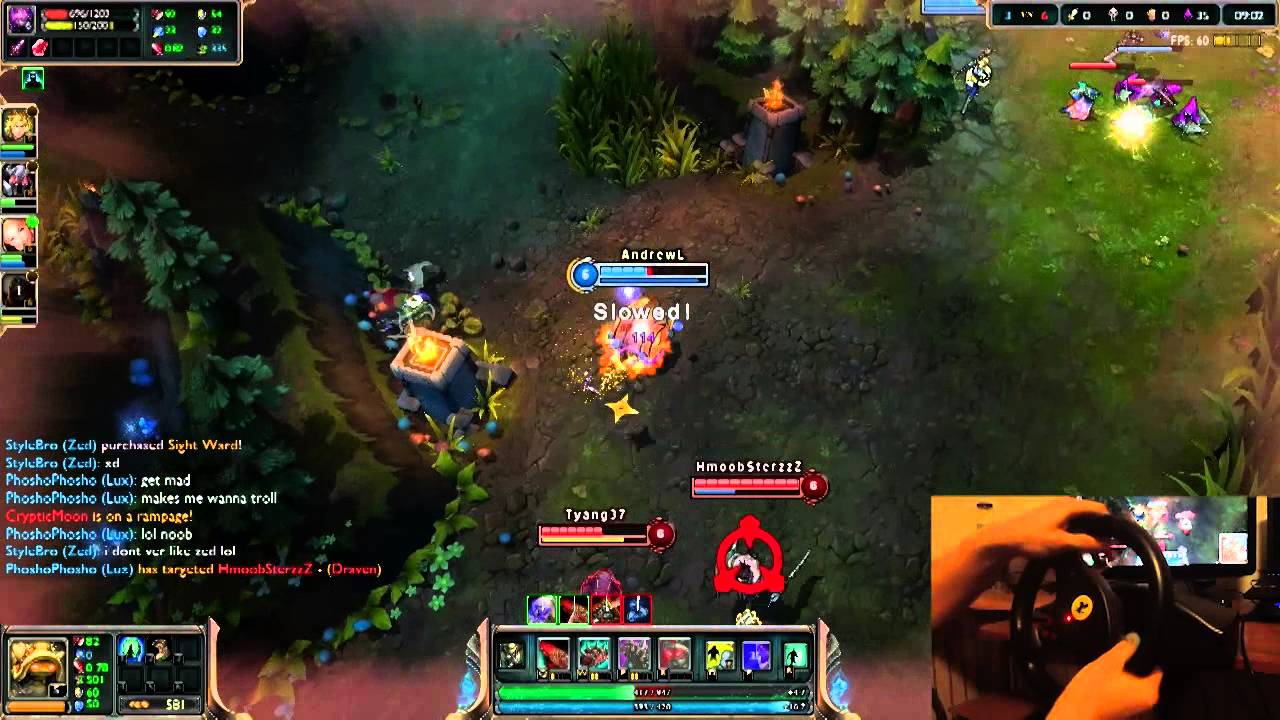Use the purple Puncturing Taunt ability

coord(634,655)
